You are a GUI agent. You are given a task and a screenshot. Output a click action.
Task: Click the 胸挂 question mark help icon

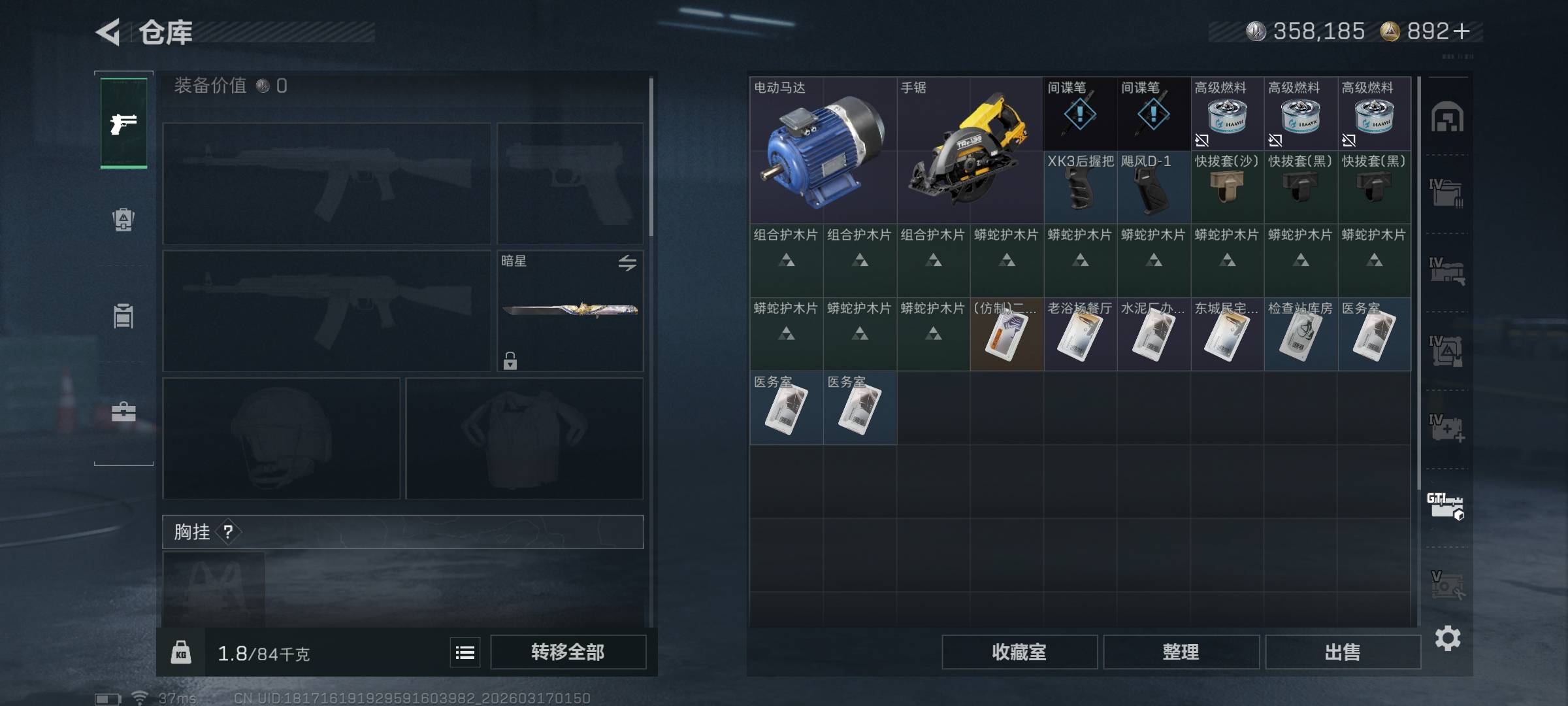(228, 532)
